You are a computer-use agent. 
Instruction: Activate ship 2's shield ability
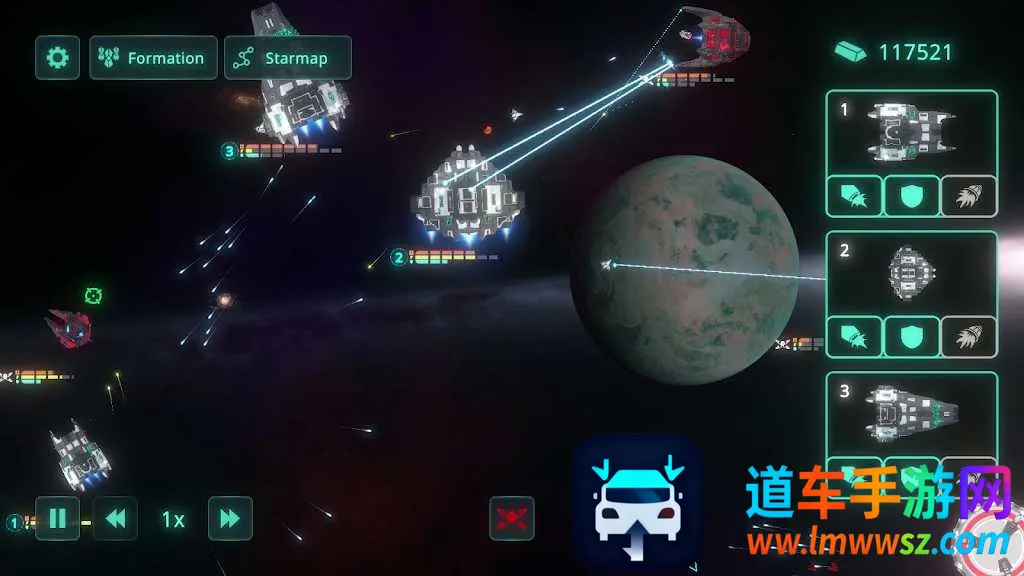[x=911, y=337]
